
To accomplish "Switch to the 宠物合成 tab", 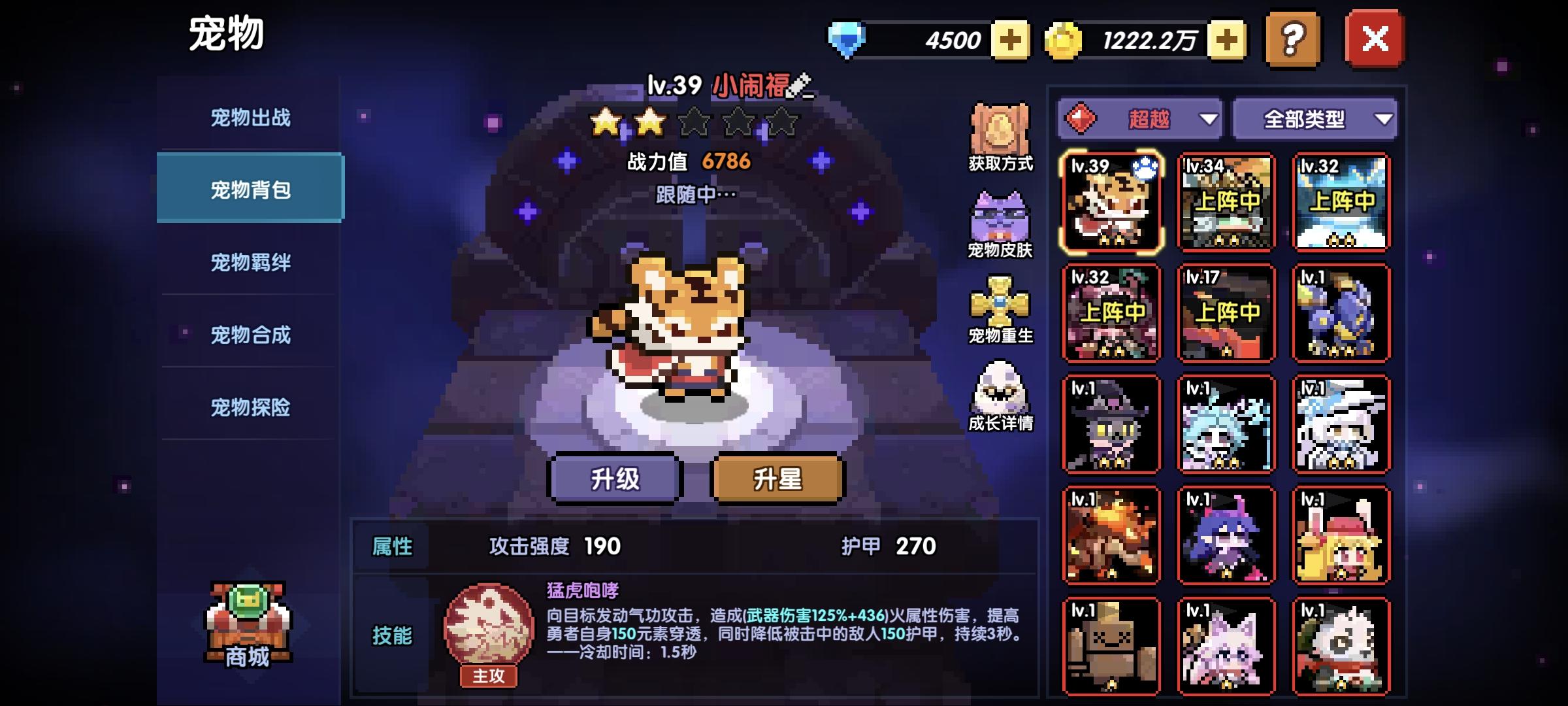I will [x=252, y=334].
